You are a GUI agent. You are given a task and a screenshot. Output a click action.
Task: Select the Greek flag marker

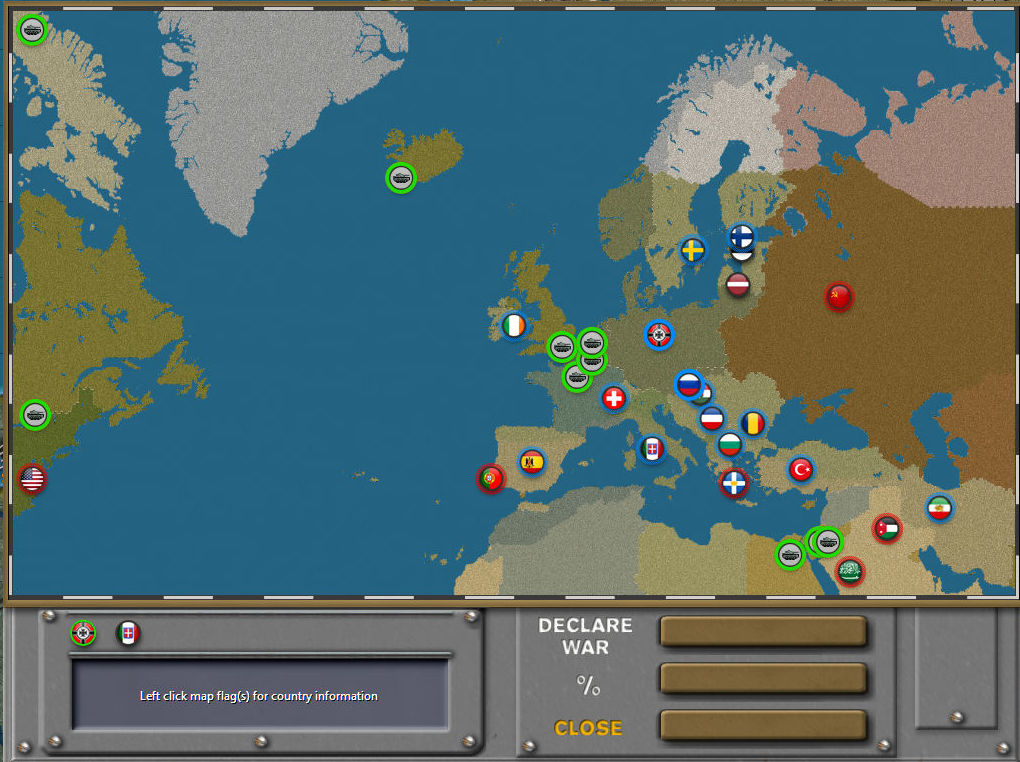click(x=734, y=483)
